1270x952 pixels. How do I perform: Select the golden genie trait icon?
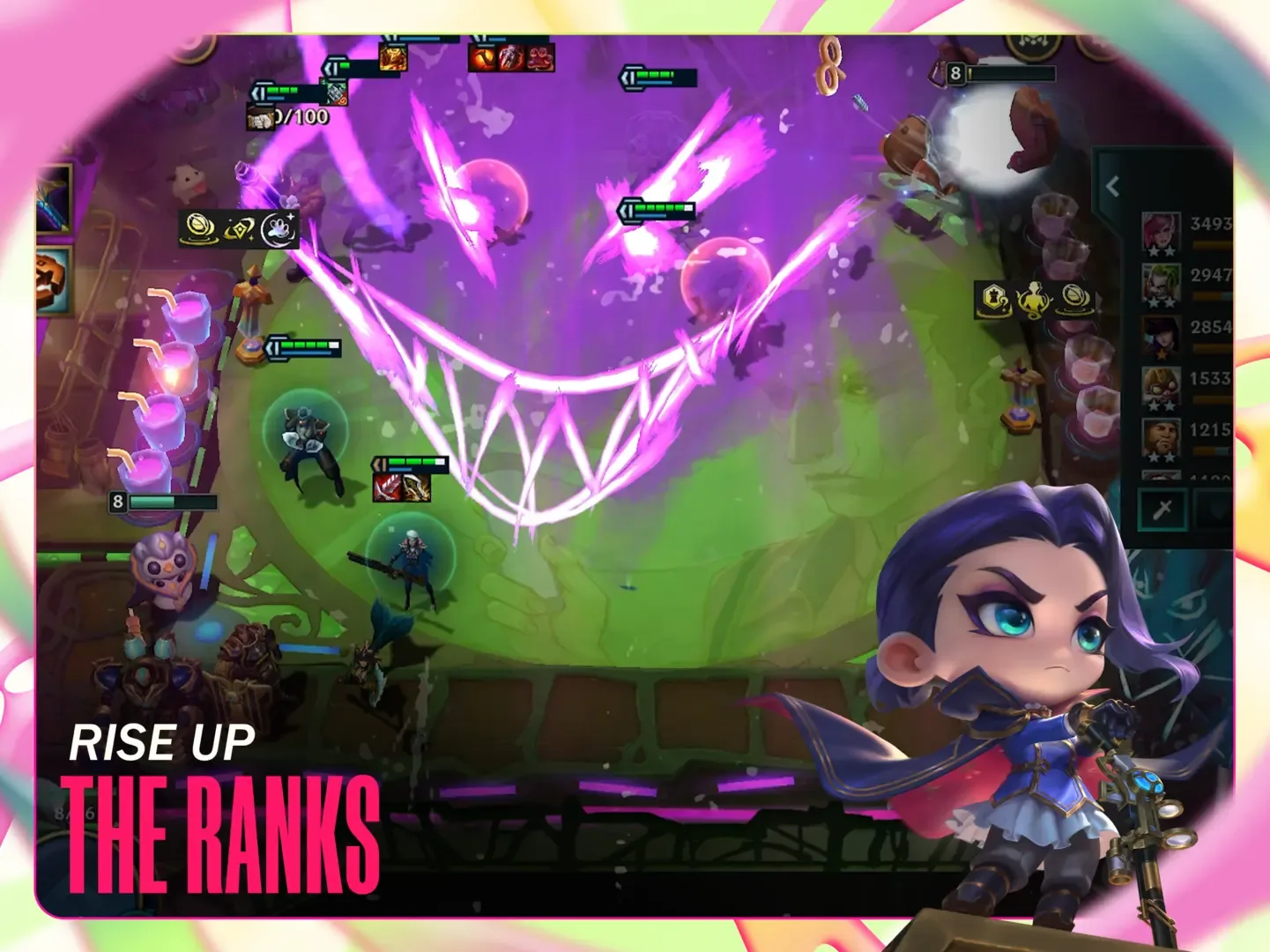tap(1033, 300)
